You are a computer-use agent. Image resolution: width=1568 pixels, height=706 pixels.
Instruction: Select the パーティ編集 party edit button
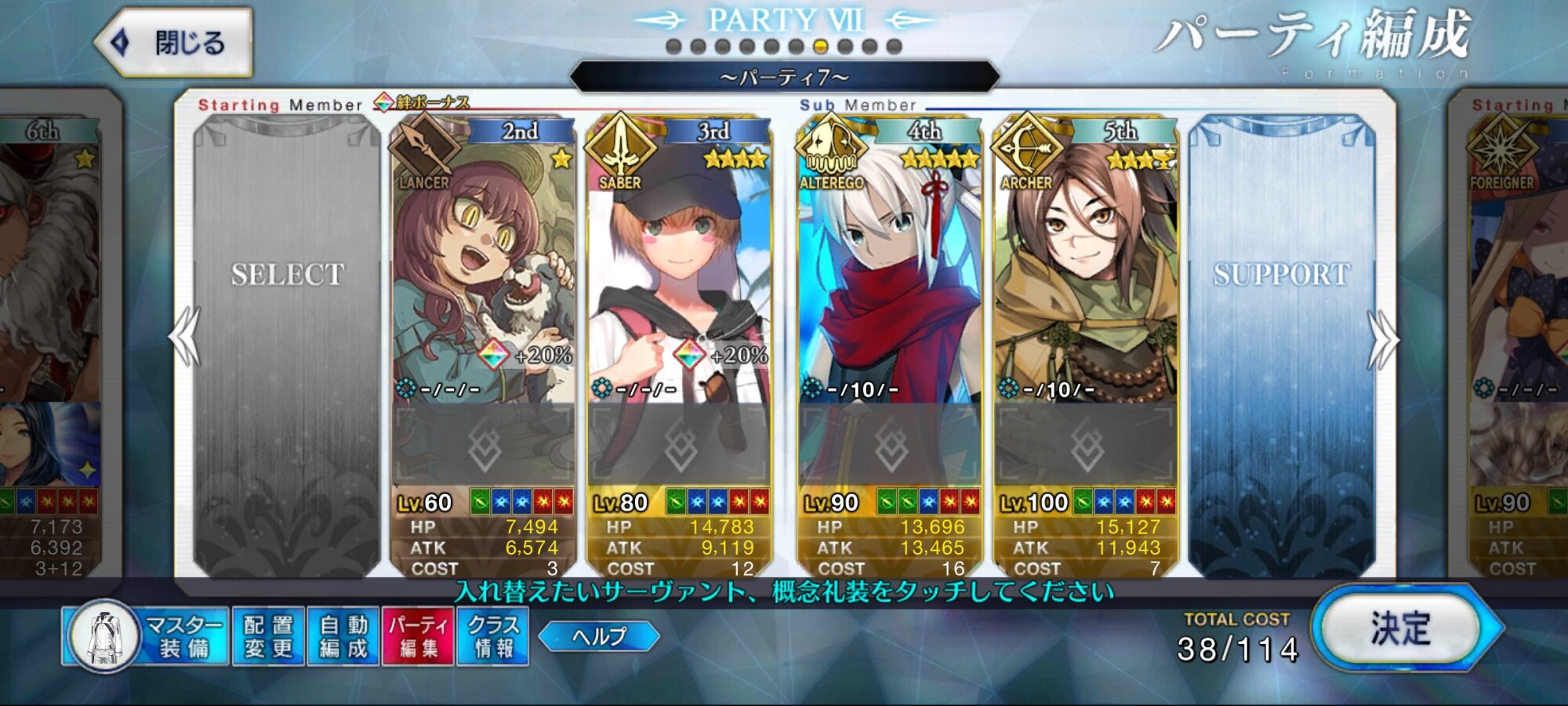point(418,636)
